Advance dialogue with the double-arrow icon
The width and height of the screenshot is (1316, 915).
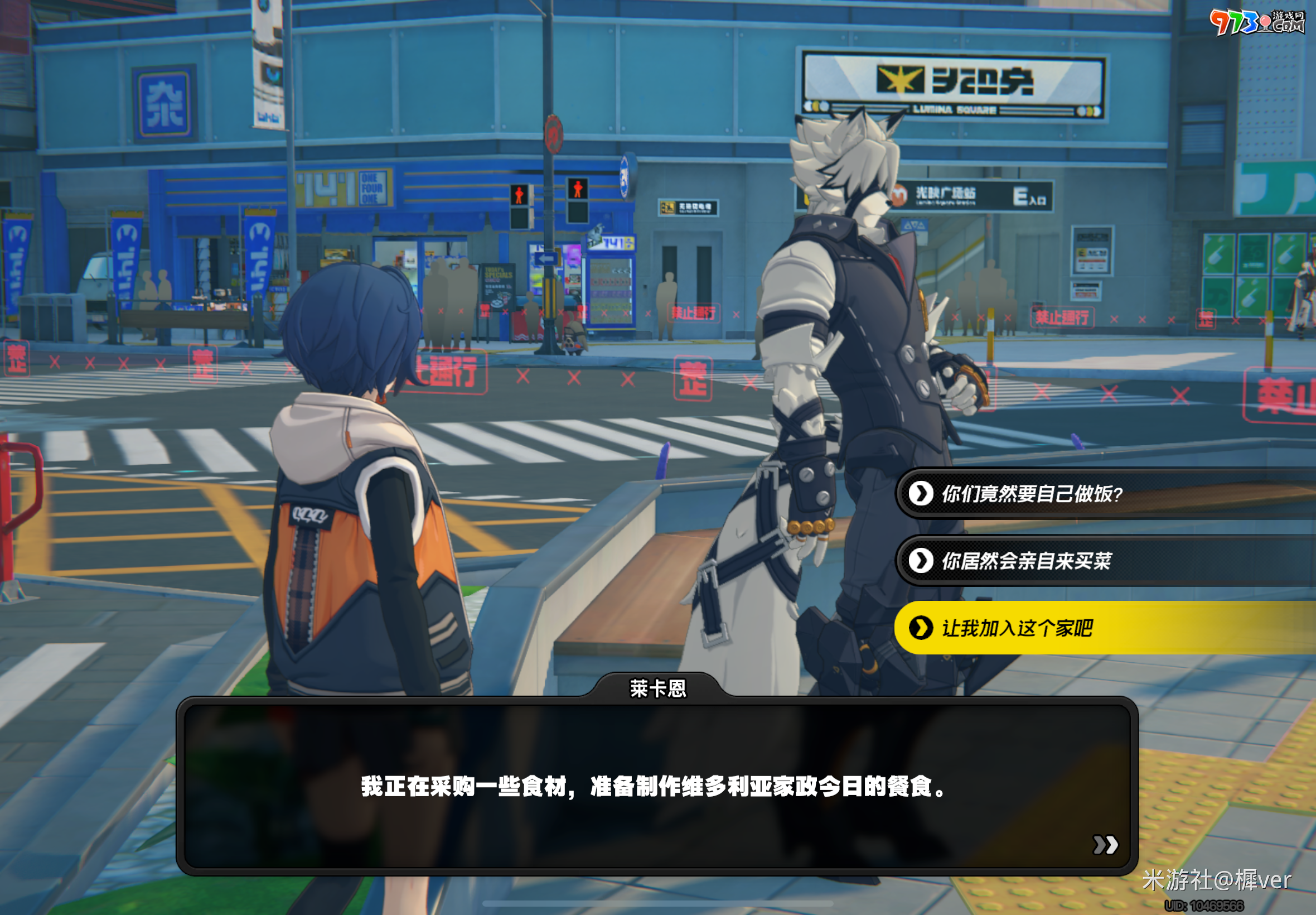click(1105, 845)
